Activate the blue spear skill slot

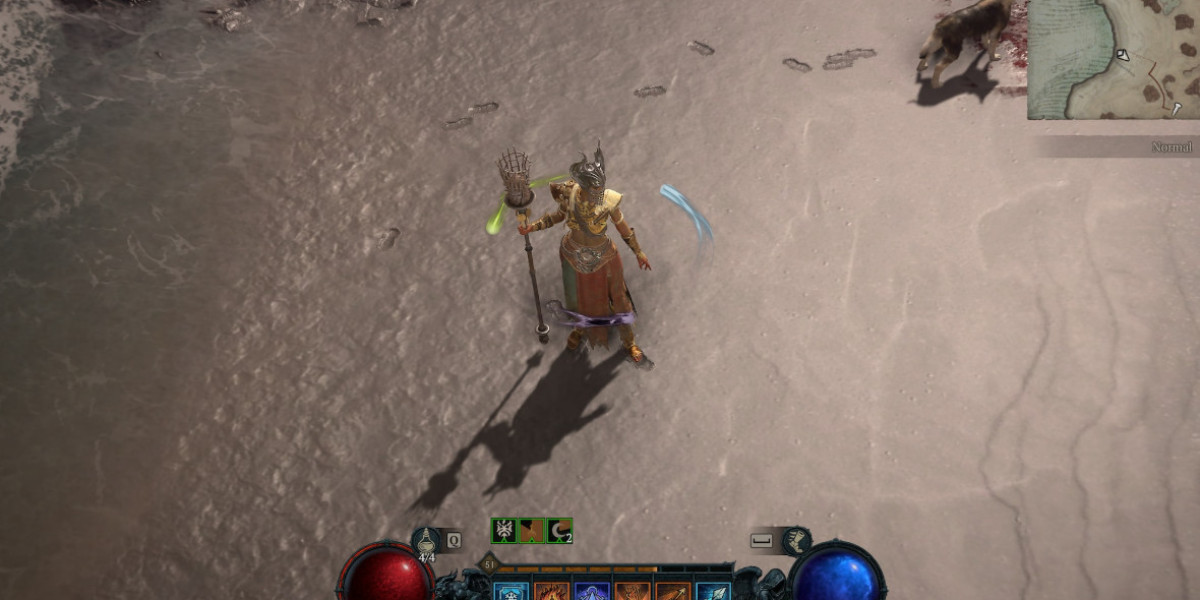(x=713, y=591)
